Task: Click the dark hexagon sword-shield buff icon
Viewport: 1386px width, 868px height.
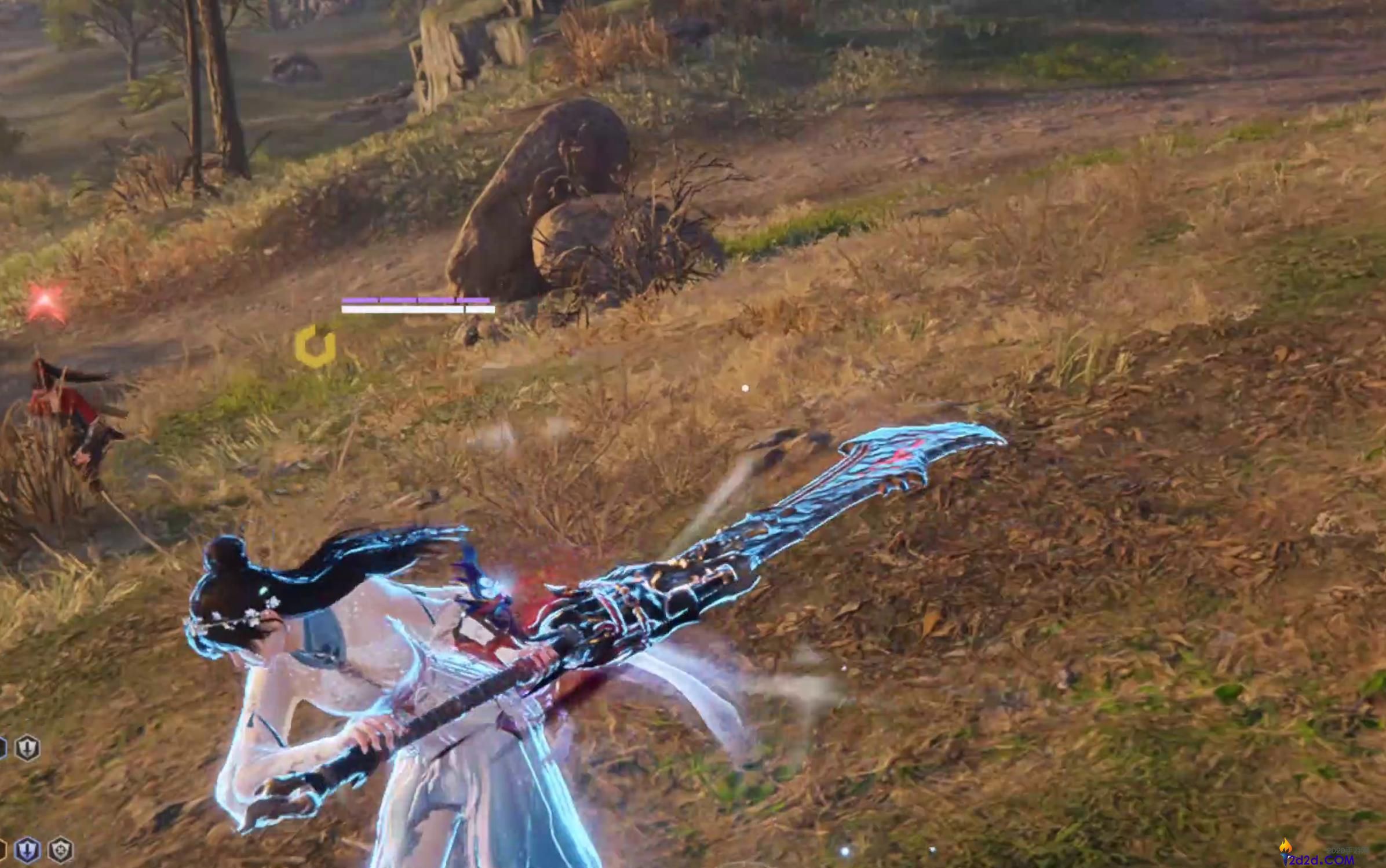Action: click(x=27, y=748)
